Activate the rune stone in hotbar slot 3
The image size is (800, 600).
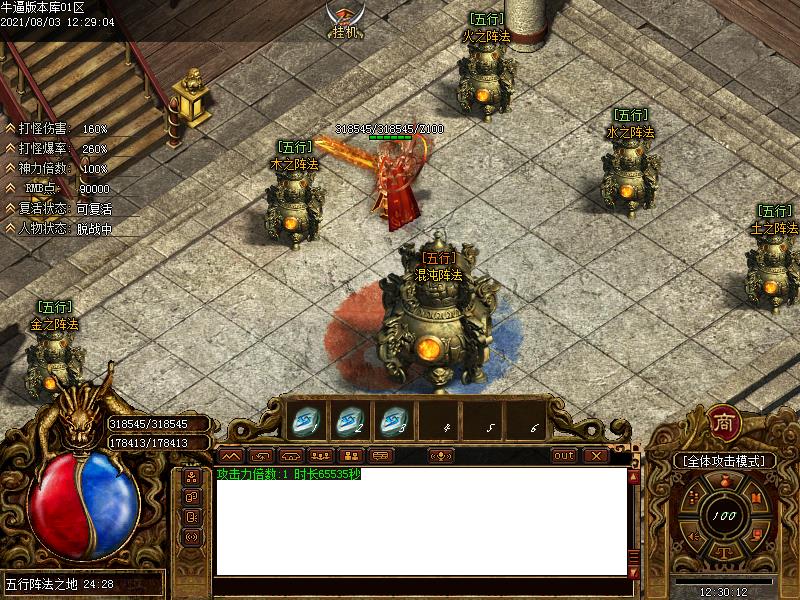394,422
